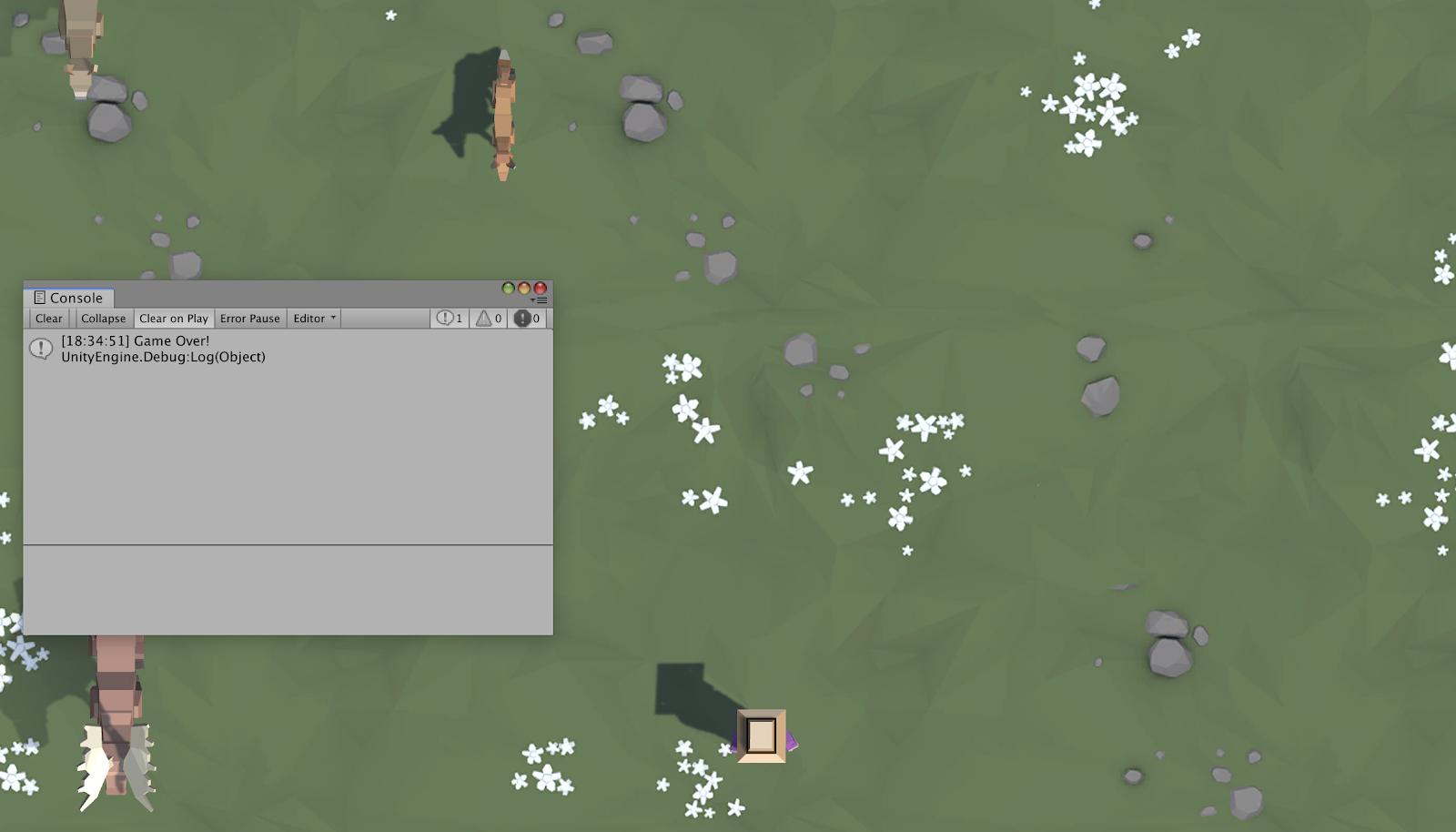Click the exclamation badge showing count 1
1456x832 pixels.
coord(449,319)
